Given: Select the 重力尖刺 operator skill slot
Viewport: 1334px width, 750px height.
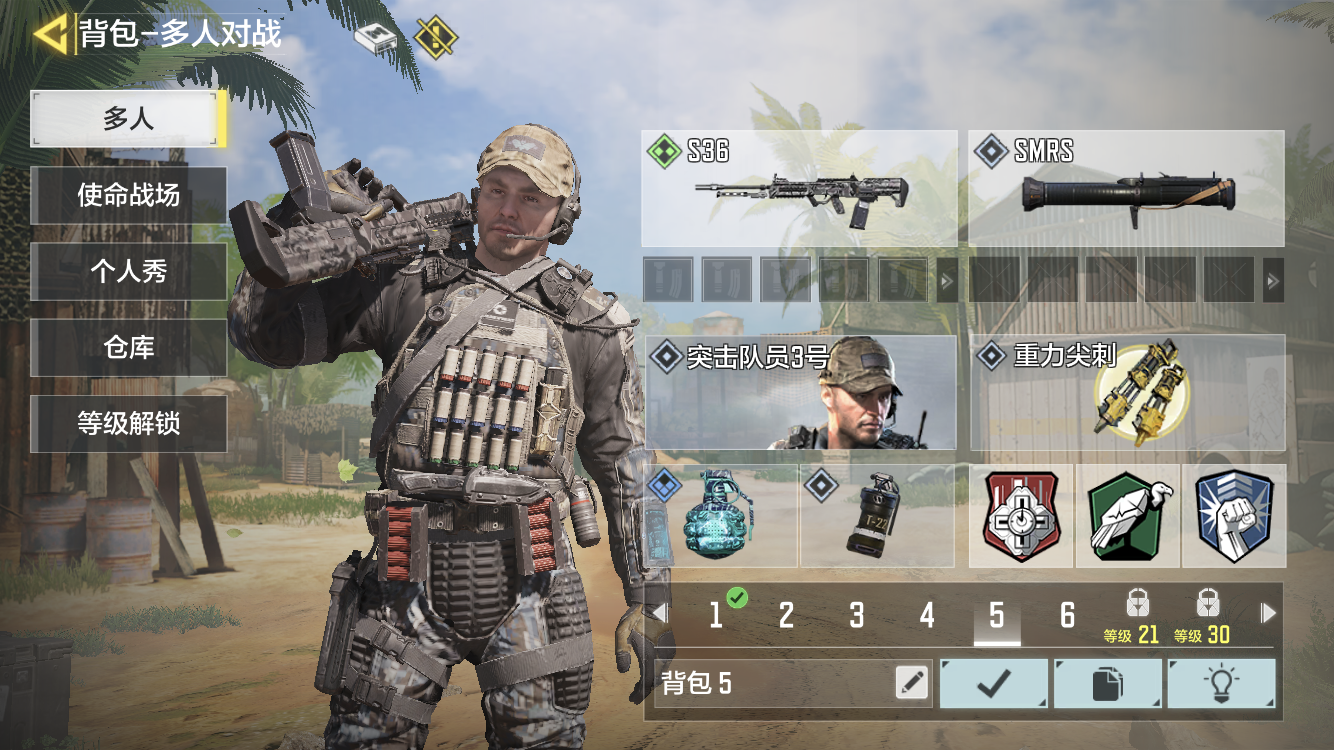Looking at the screenshot, I should click(1127, 392).
